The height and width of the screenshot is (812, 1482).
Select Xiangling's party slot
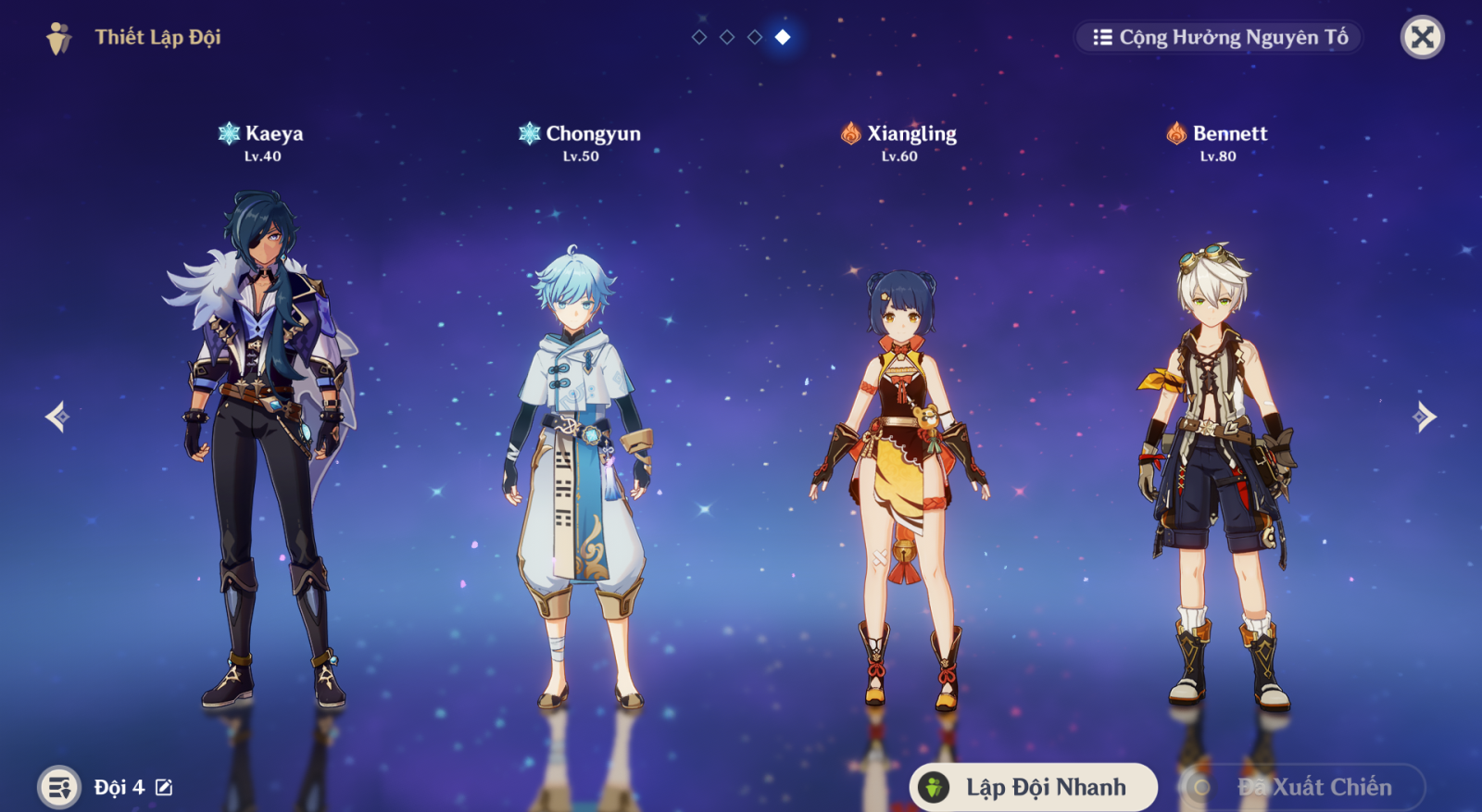(x=900, y=481)
